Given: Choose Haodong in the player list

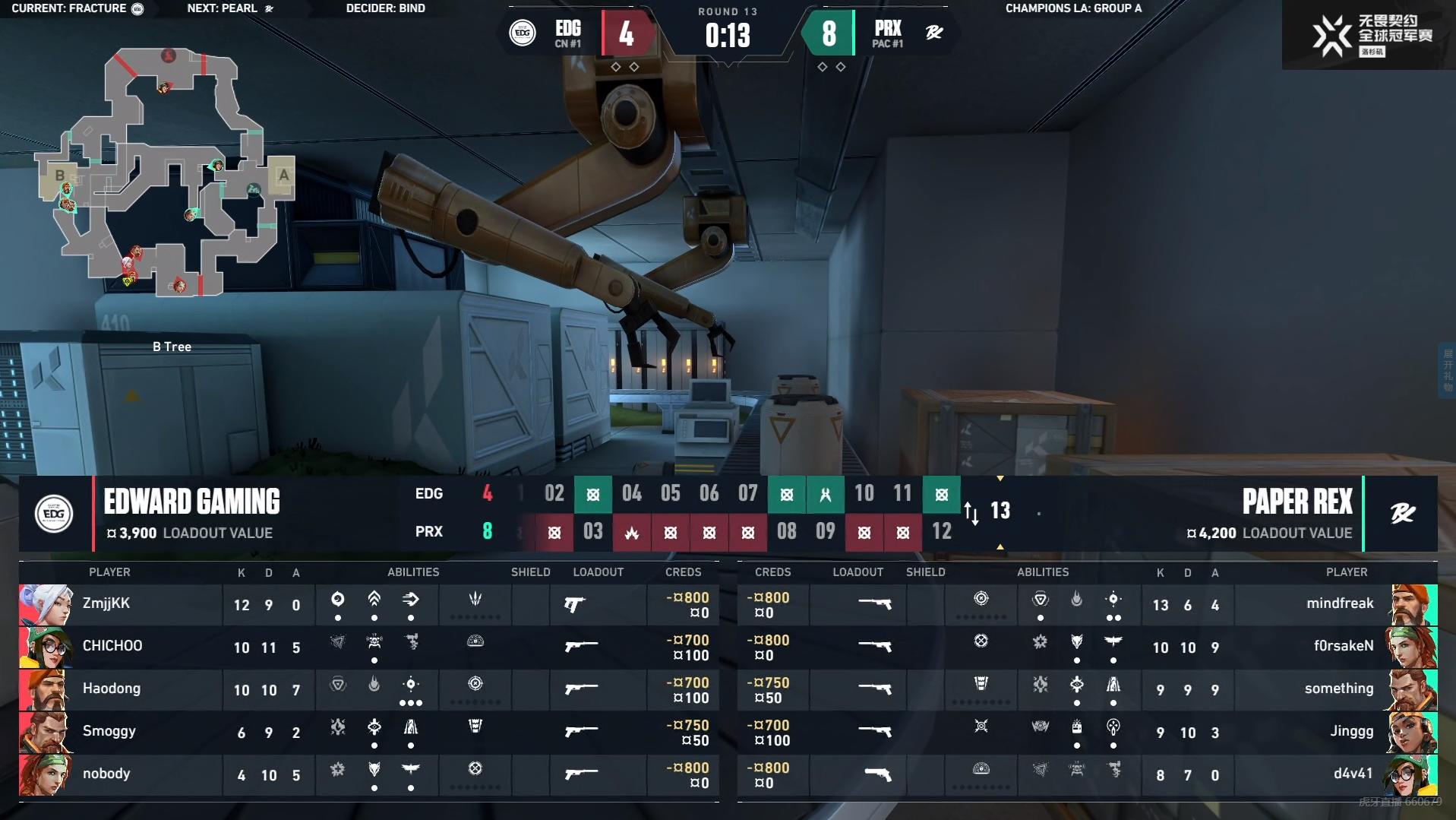Looking at the screenshot, I should (x=111, y=689).
